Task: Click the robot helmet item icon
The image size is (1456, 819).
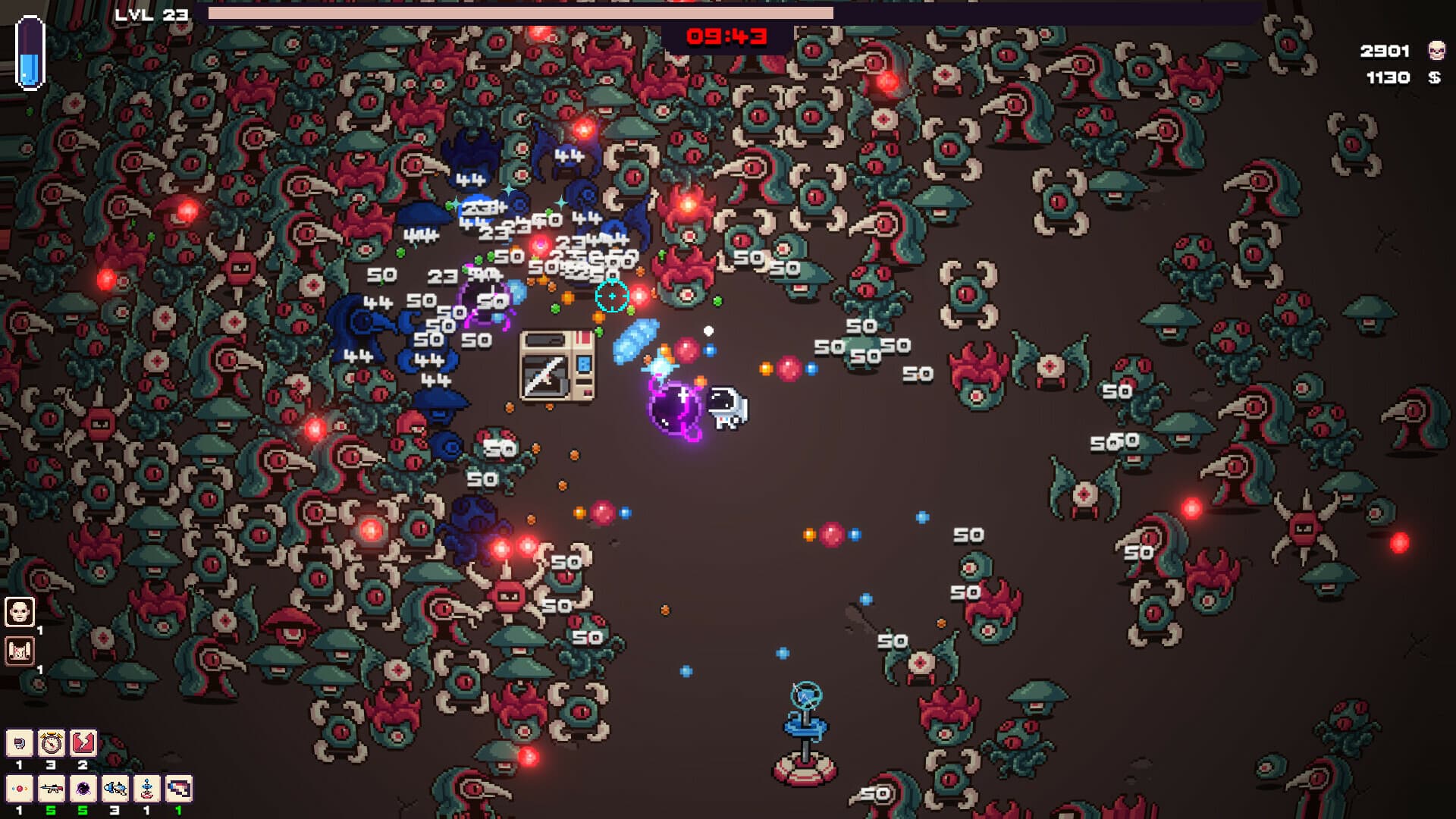Action: pyautogui.click(x=20, y=744)
